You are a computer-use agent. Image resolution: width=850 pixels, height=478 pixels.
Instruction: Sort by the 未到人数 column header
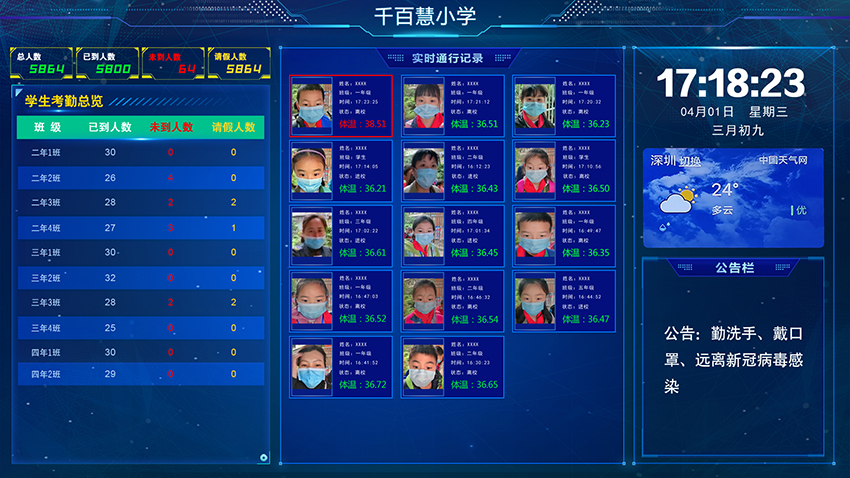tap(171, 128)
